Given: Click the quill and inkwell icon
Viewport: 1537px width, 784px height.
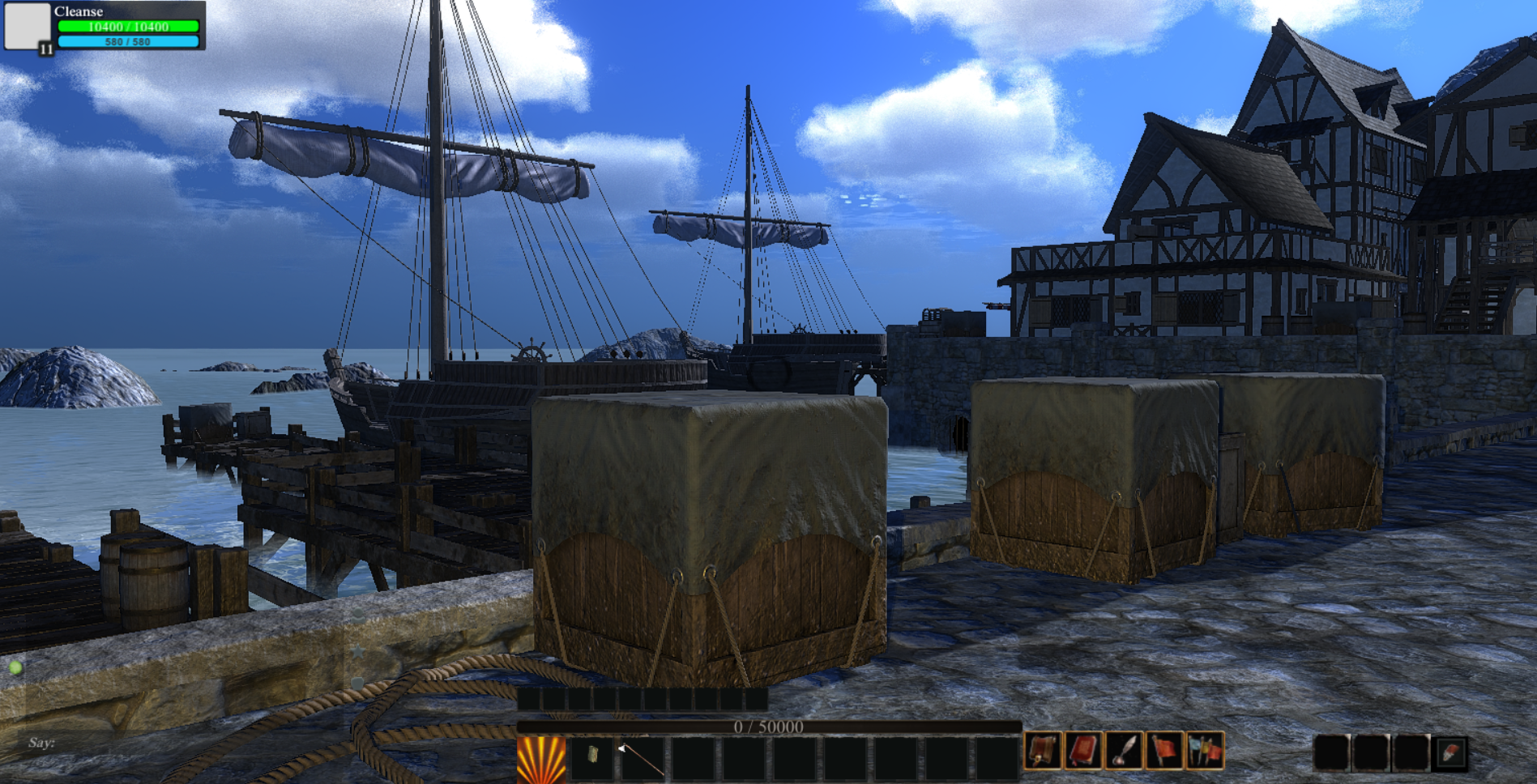Looking at the screenshot, I should [x=1124, y=750].
